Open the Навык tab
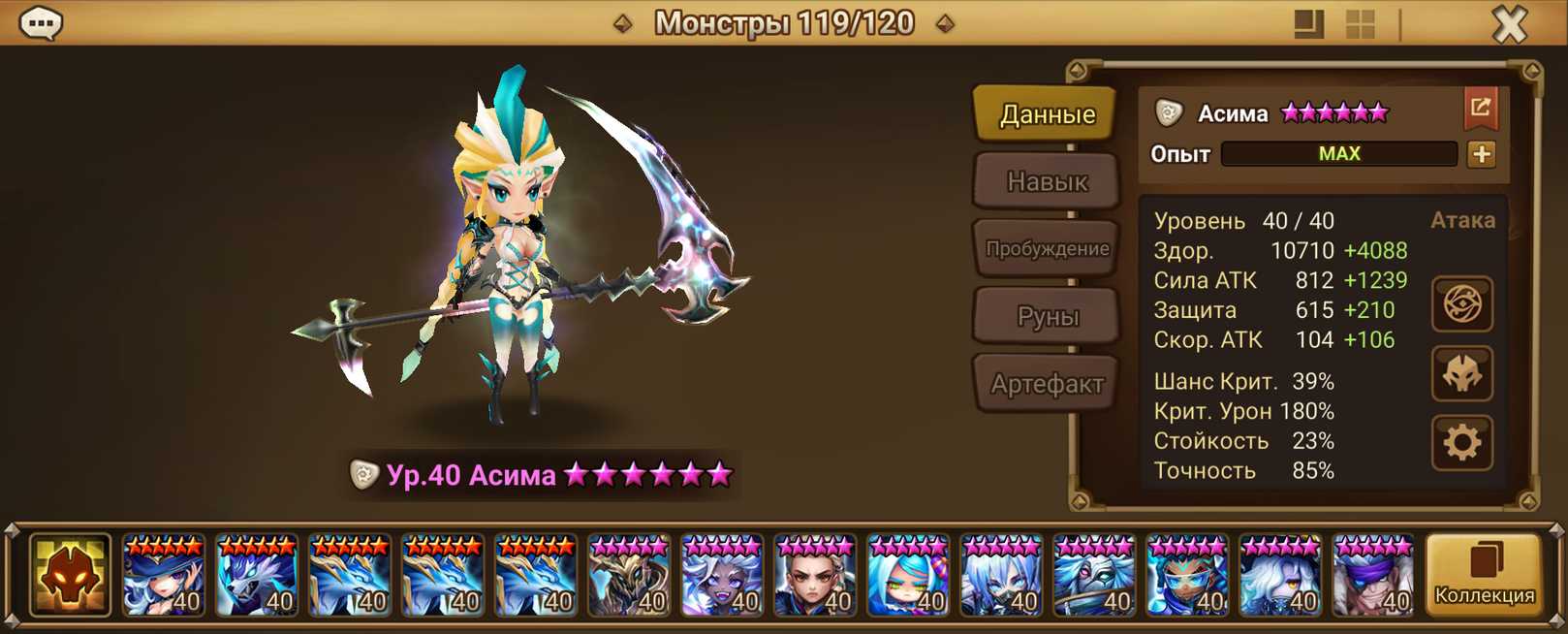The image size is (1568, 634). 1047,181
